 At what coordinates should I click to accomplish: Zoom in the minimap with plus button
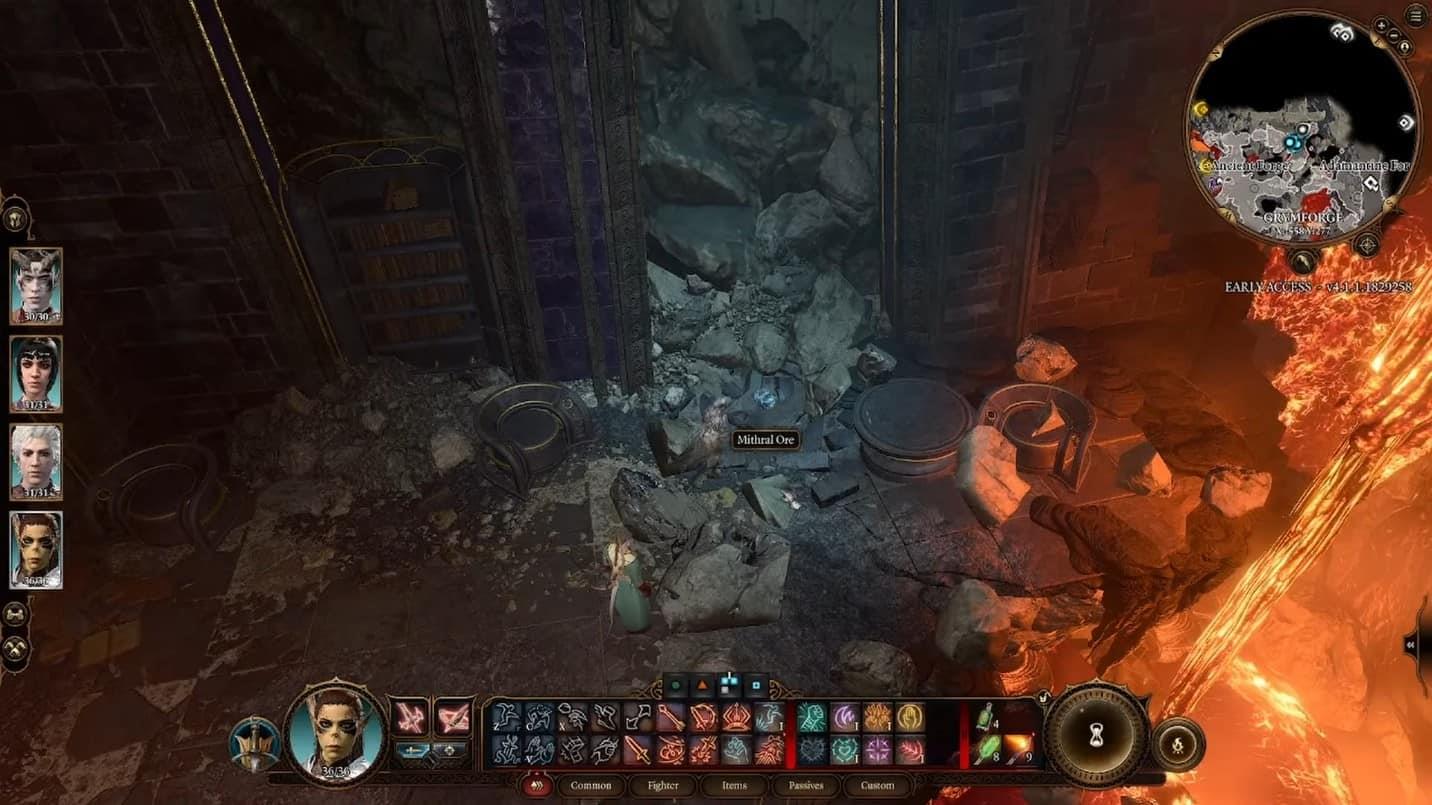point(1382,25)
